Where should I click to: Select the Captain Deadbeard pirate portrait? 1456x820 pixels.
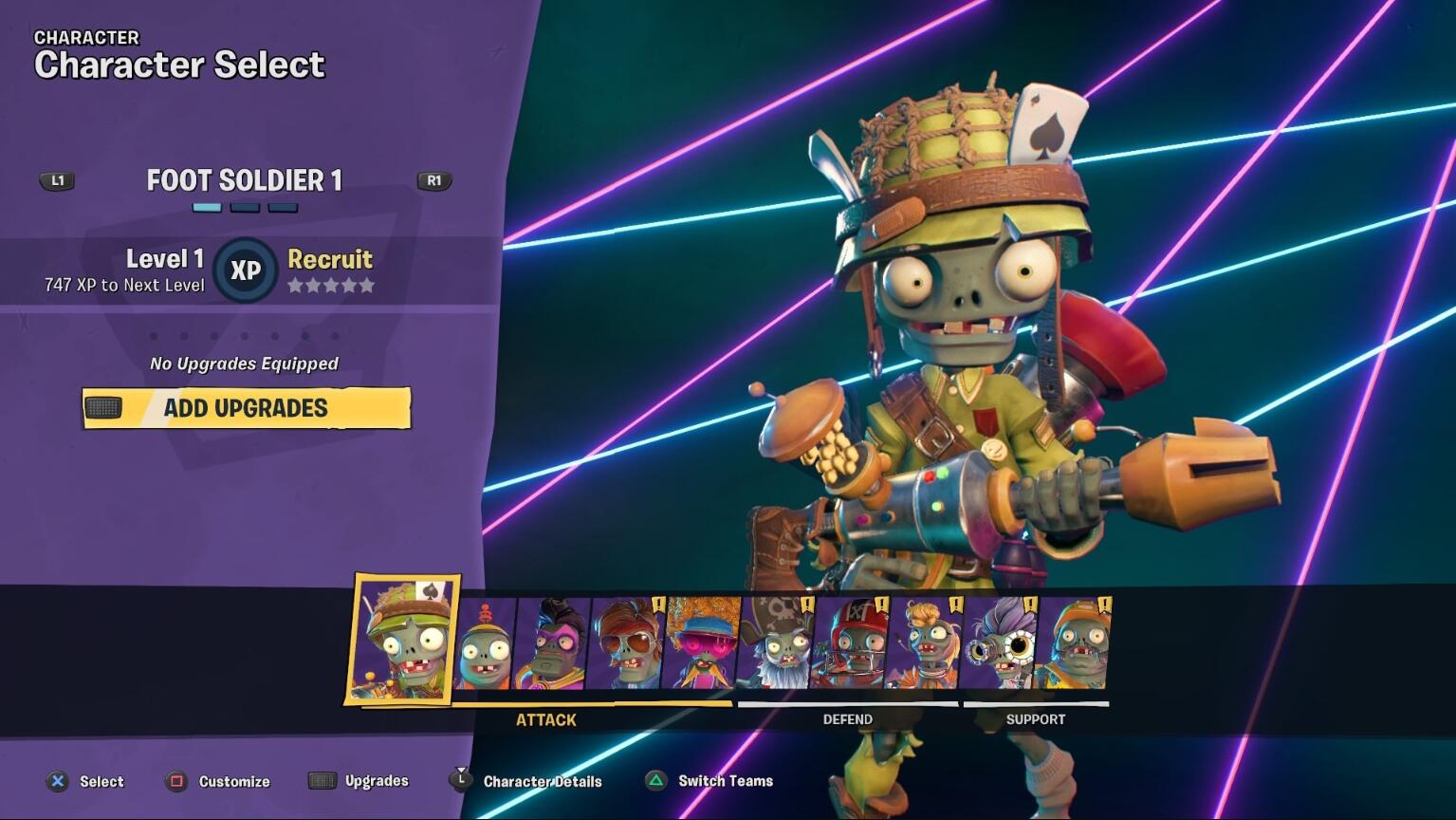coord(776,643)
